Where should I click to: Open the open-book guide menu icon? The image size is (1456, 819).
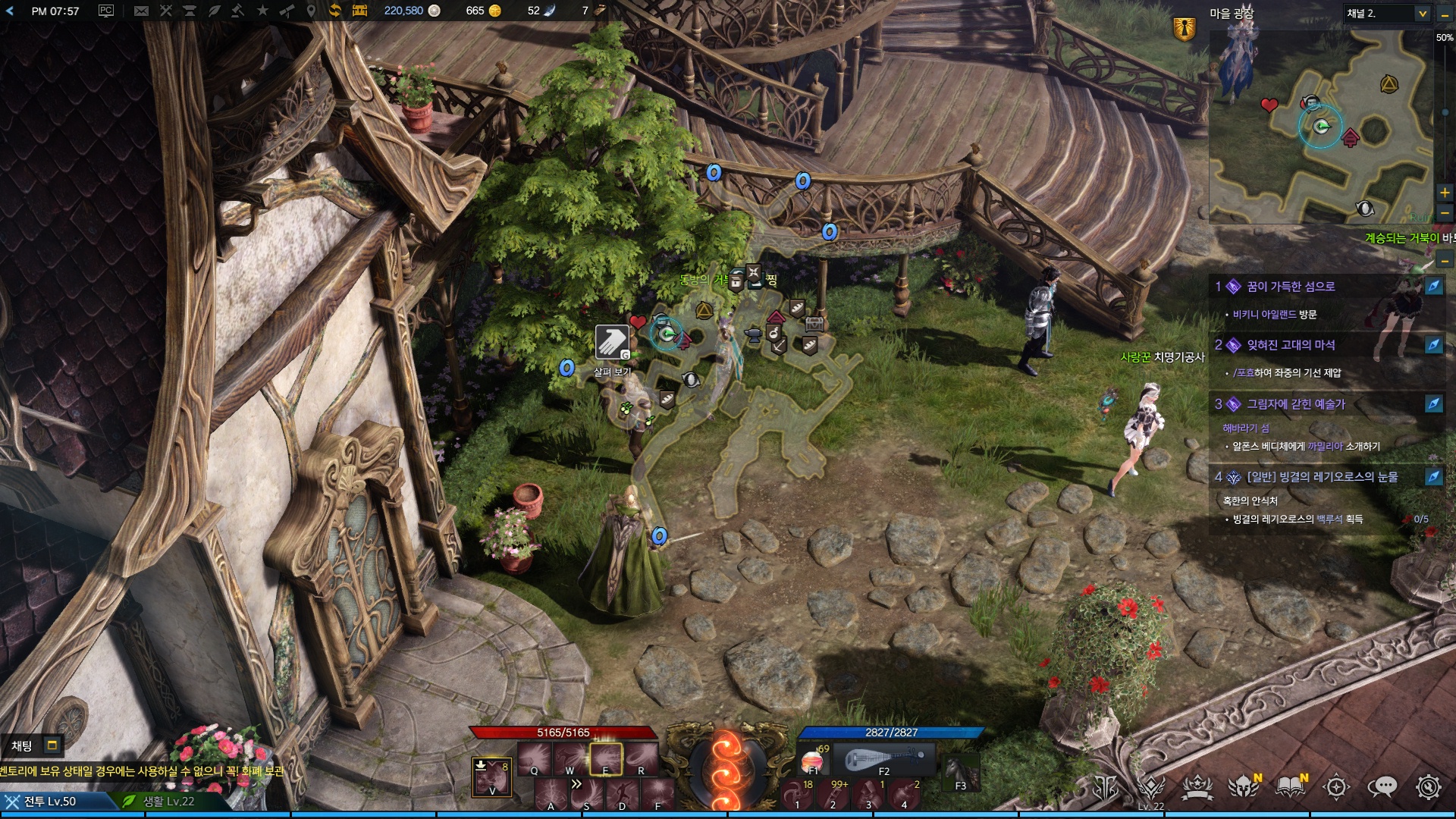1289,787
